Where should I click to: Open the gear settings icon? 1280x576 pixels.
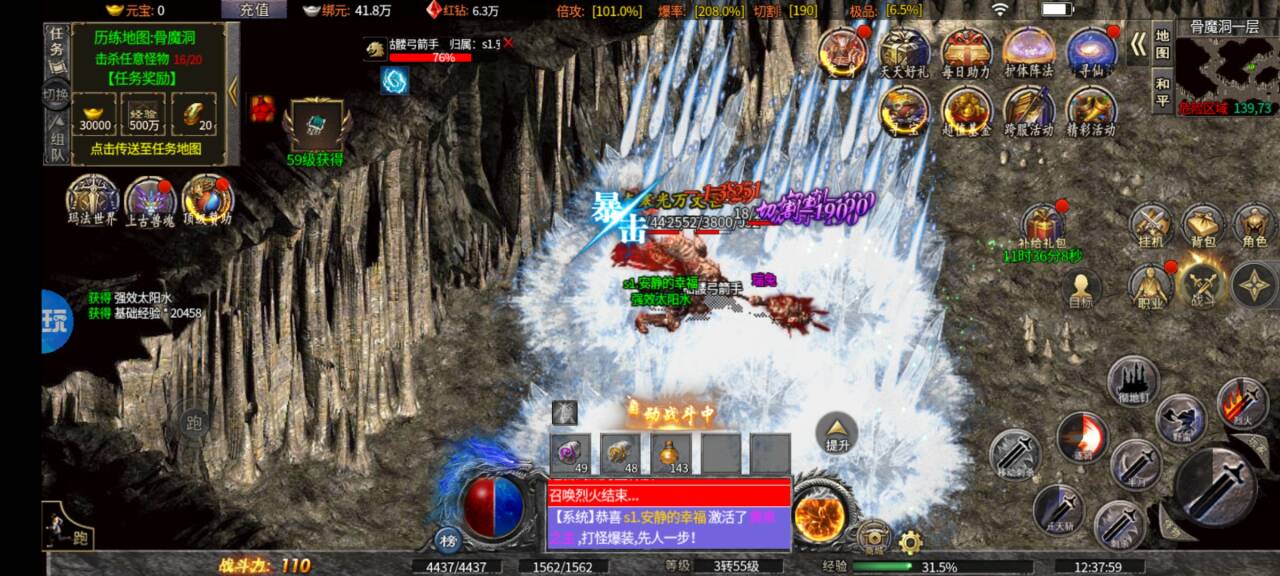tap(910, 543)
